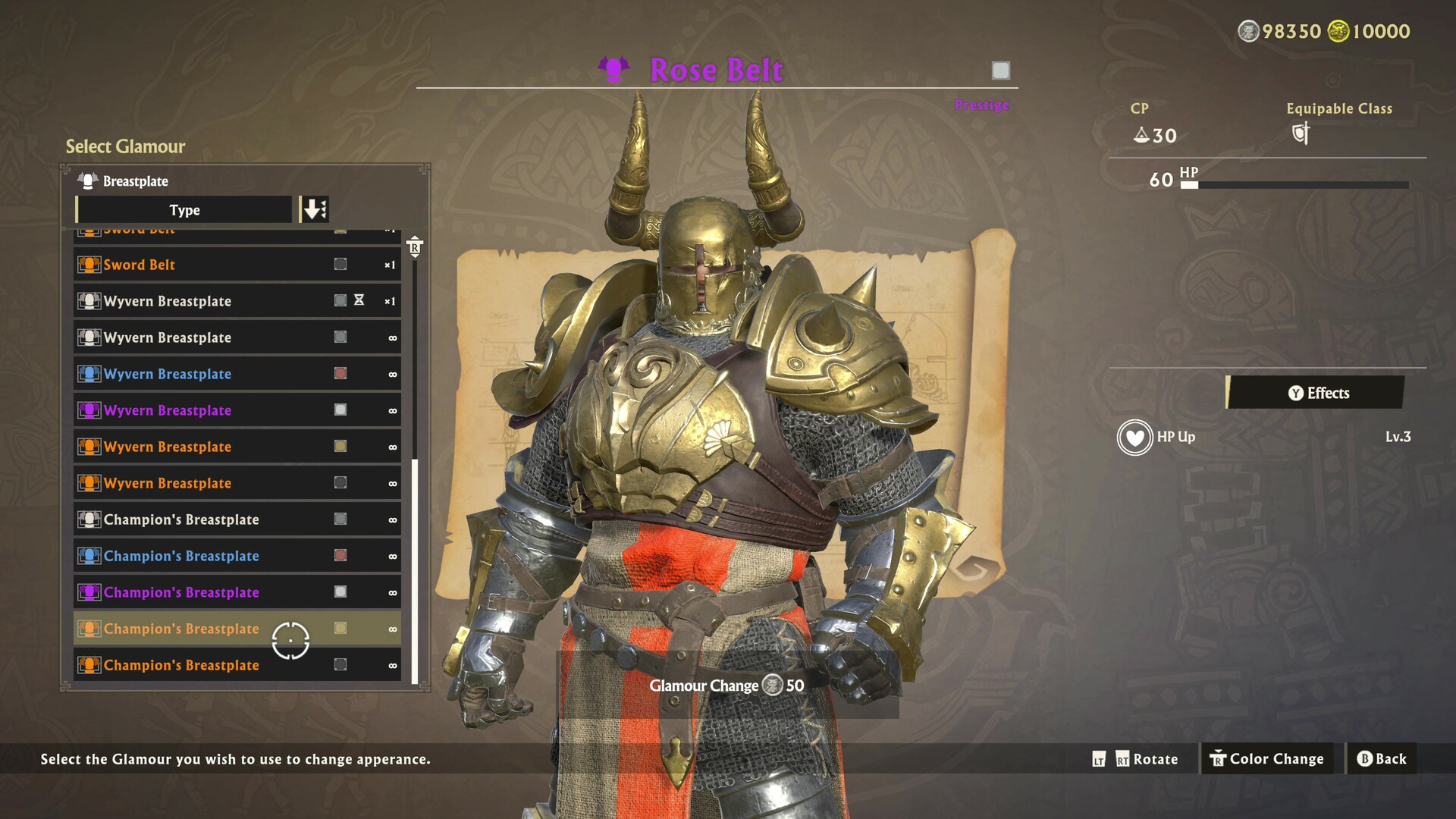The image size is (1456, 819).
Task: Pick the purple Wyvern Breastplate entry
Action: 237,410
